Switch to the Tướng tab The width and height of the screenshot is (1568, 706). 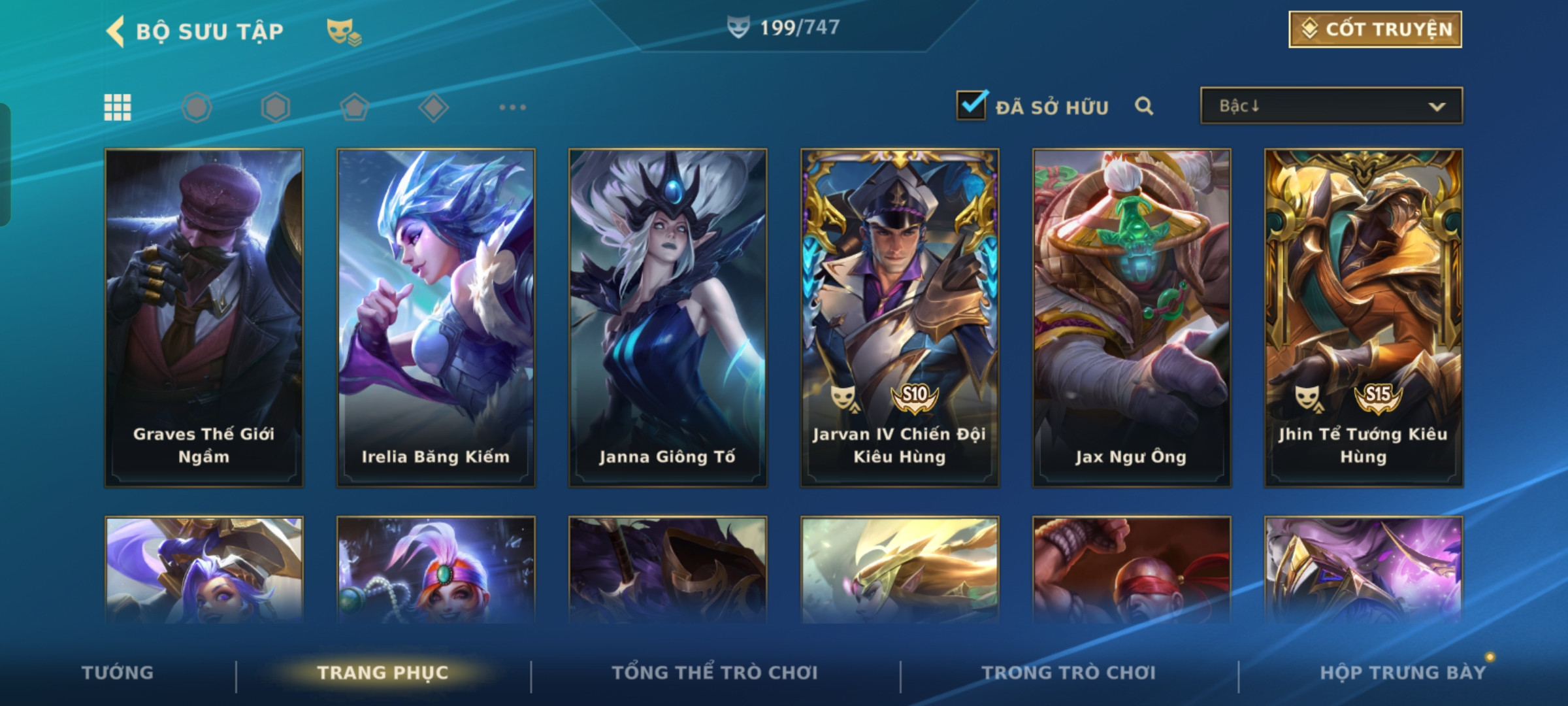tap(118, 673)
